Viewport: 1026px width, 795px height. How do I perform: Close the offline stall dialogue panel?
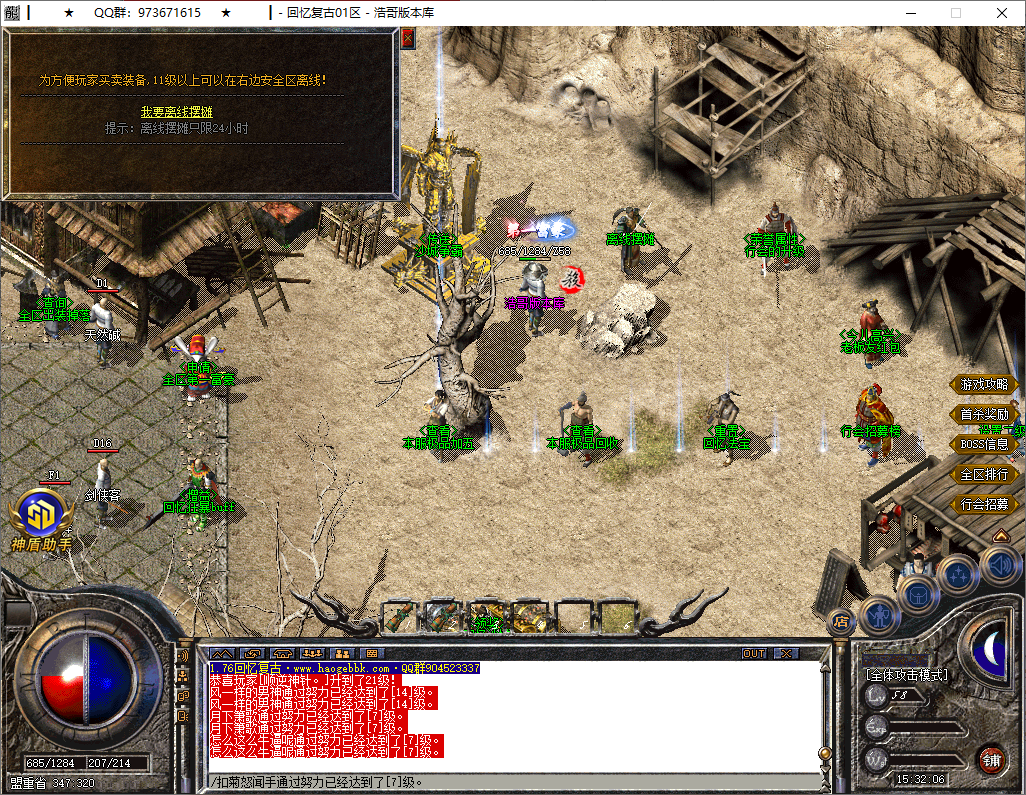[x=408, y=38]
